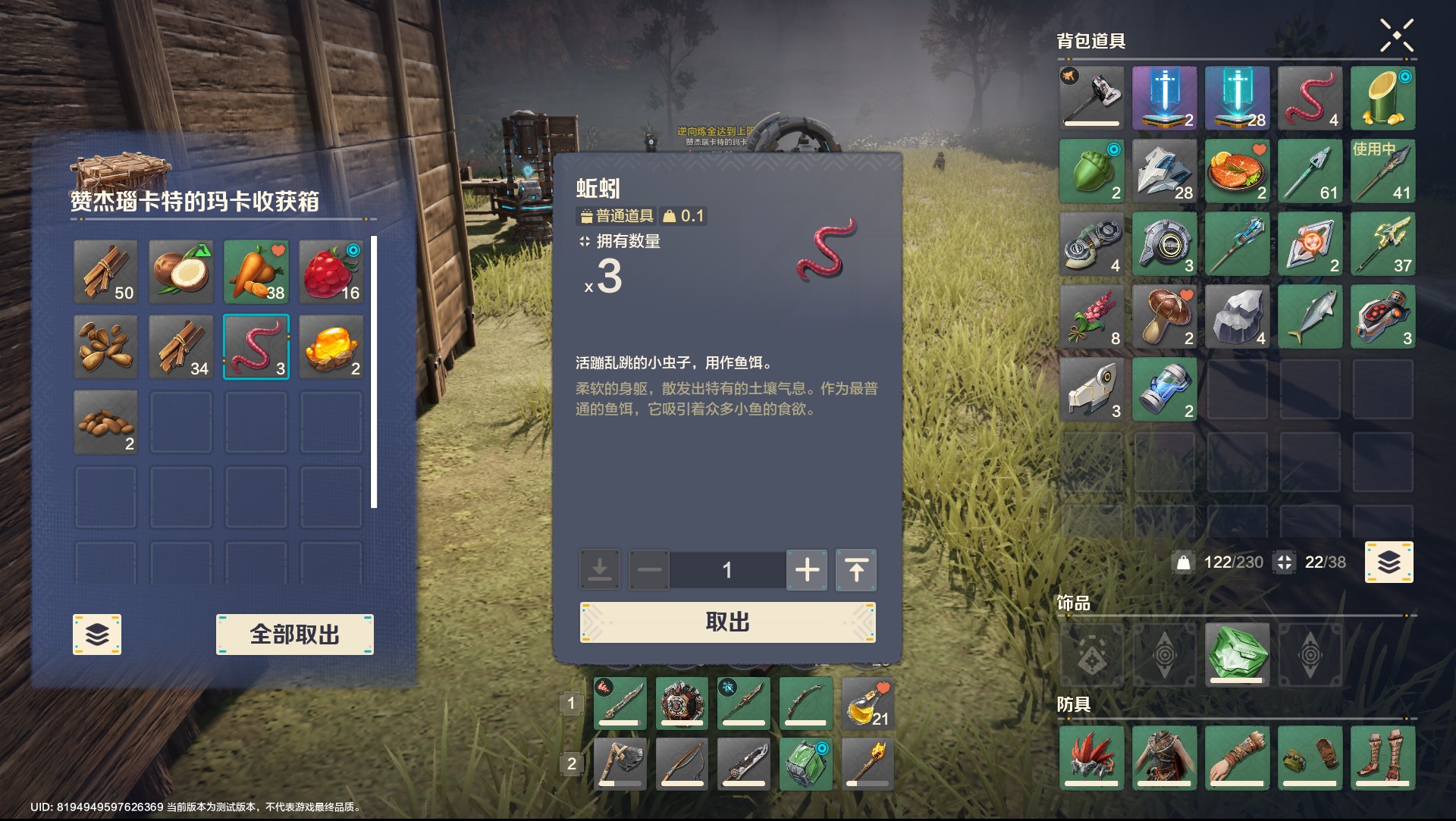The width and height of the screenshot is (1456, 821).
Task: Select the green gem in the 饰品 section
Action: coord(1238,654)
